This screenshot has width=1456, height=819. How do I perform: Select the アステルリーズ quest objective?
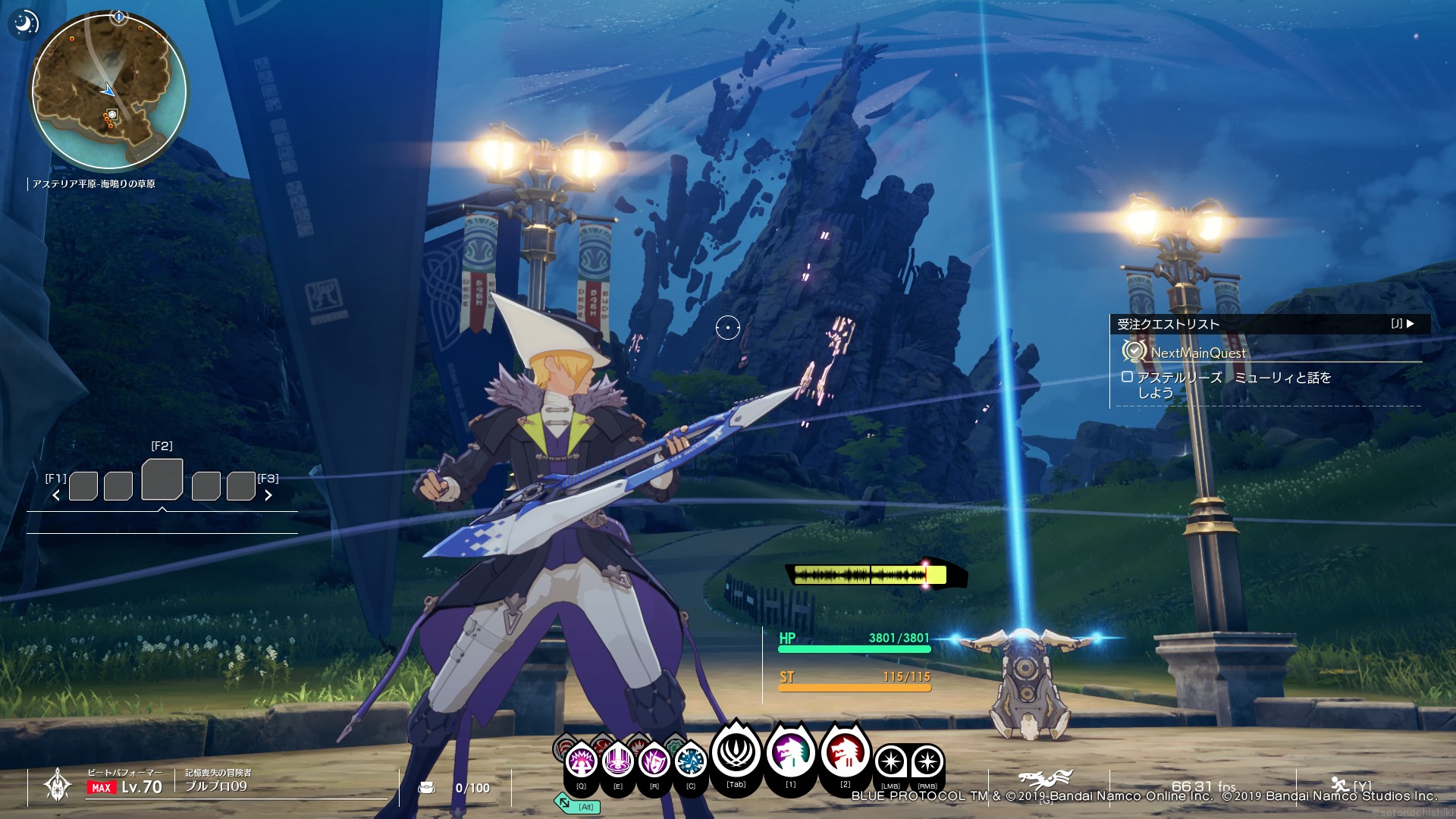click(1233, 384)
